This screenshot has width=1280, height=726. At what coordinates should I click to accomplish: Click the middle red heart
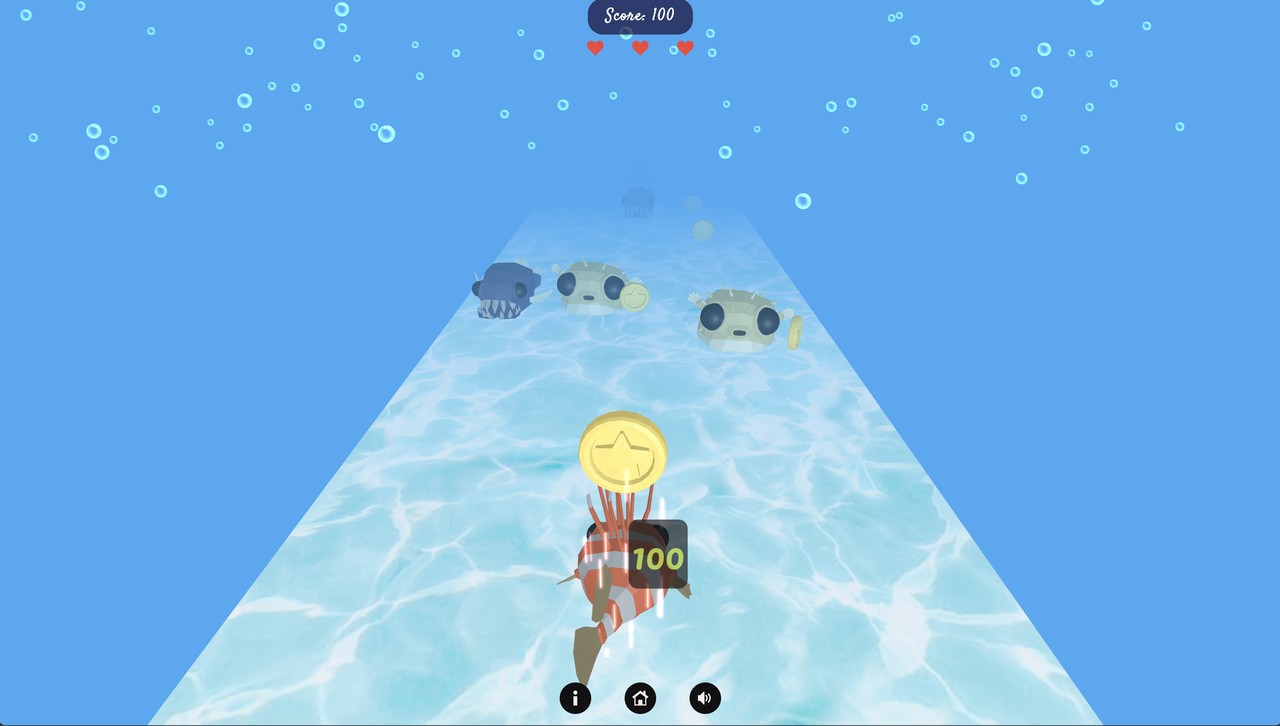pos(640,47)
